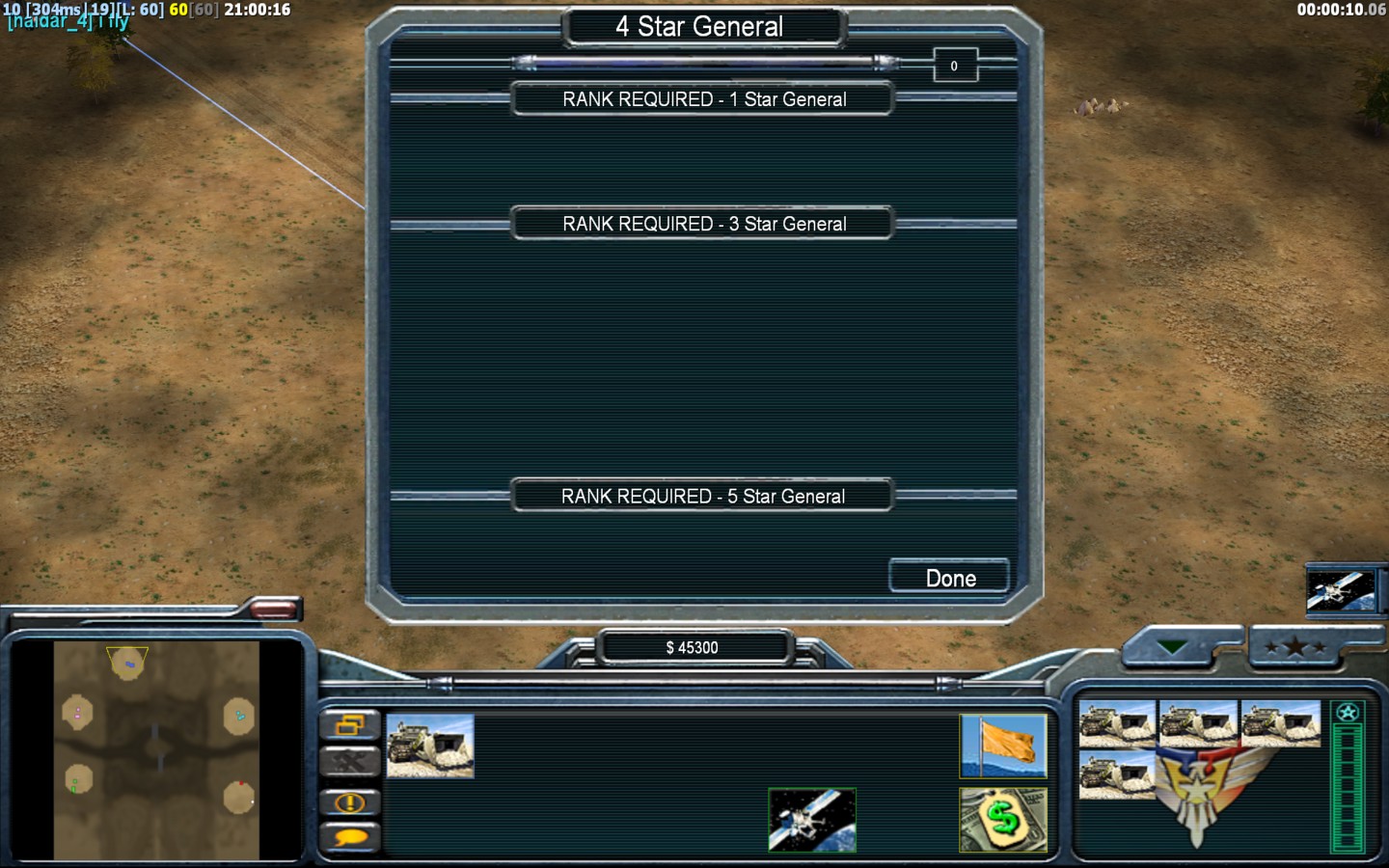Screen dimensions: 1389x868
Task: Open the chat with the speech bubble button
Action: [349, 837]
